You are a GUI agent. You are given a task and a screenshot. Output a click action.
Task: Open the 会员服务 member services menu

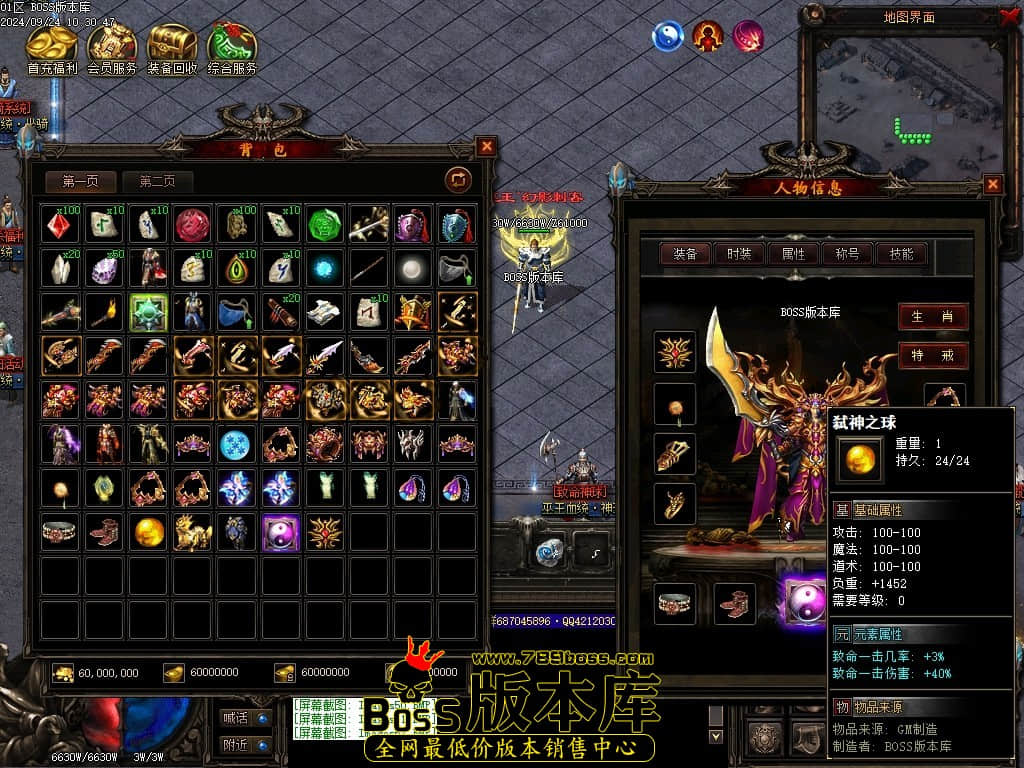tap(112, 49)
